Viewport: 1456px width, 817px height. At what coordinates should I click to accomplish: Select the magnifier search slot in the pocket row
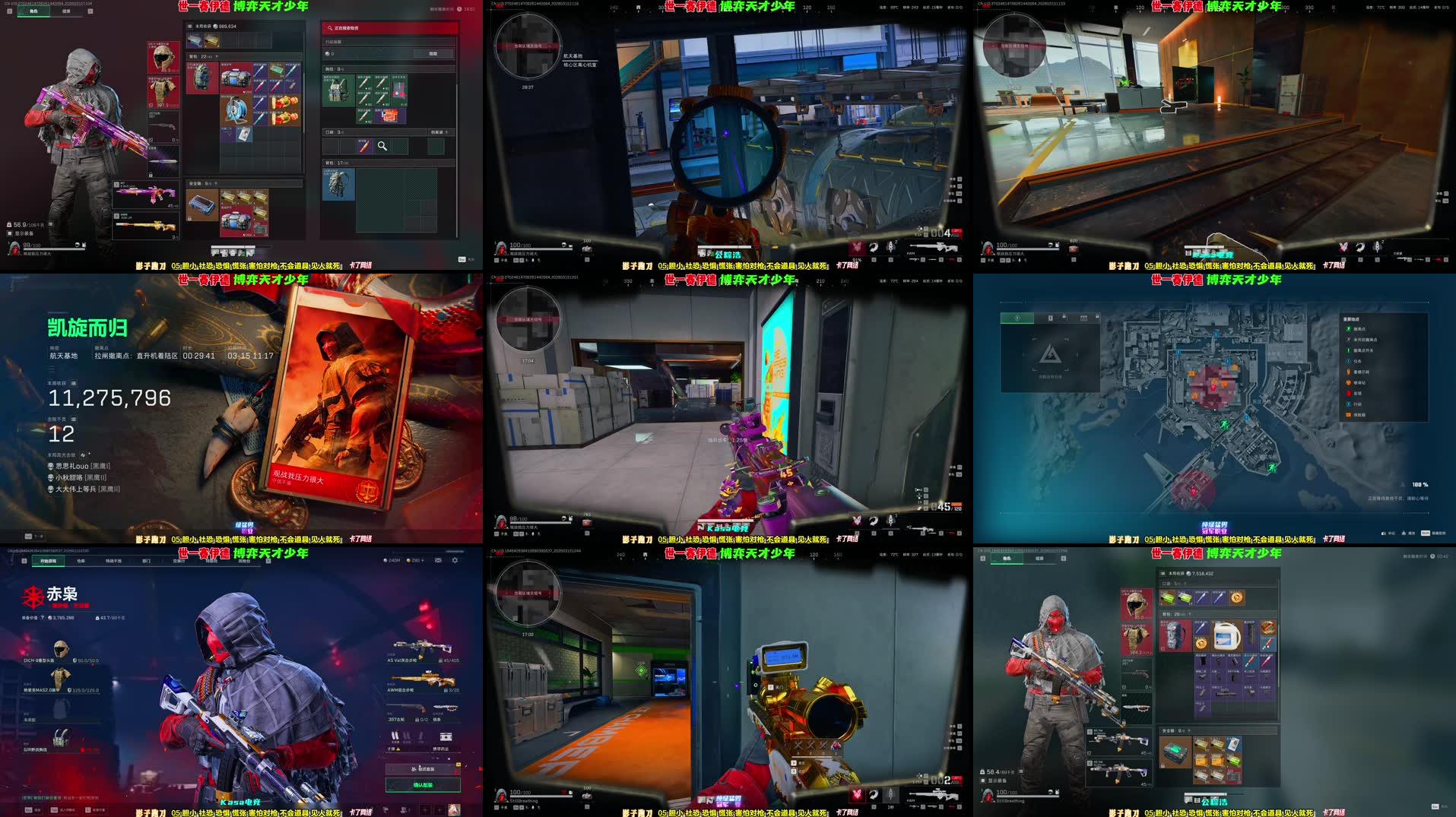pos(382,146)
